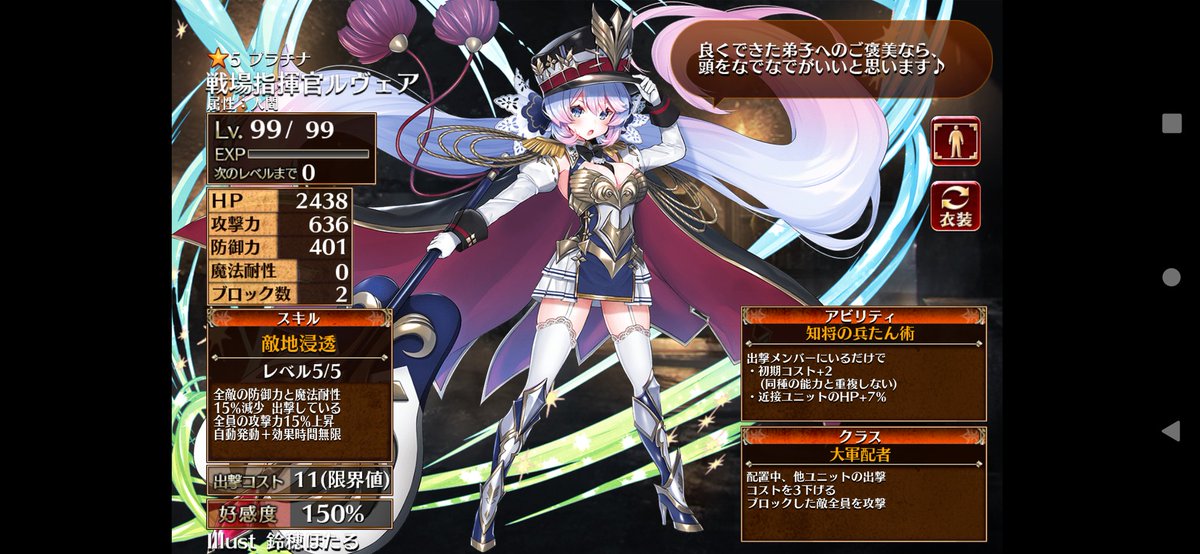This screenshot has height=554, width=1200.
Task: Tap the character silhouette view button
Action: point(955,142)
